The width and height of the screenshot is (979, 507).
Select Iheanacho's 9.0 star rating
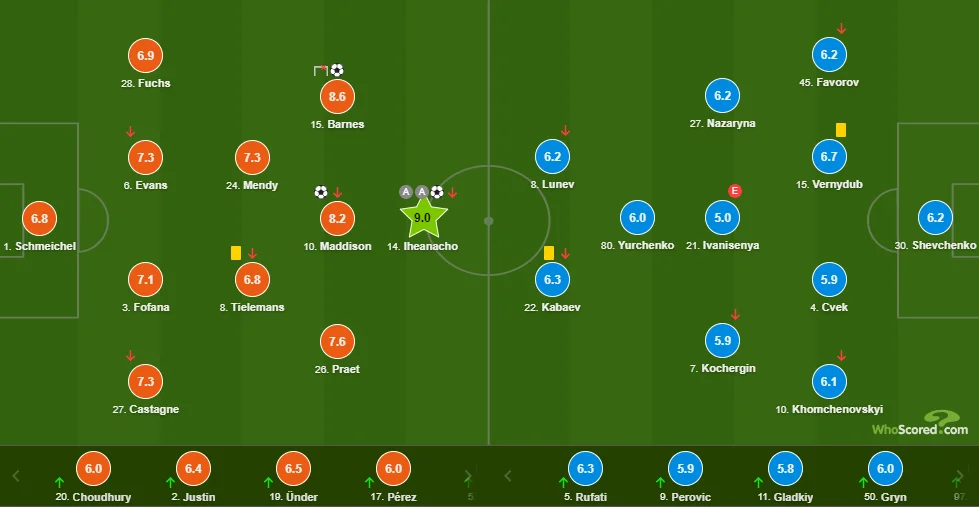[423, 217]
